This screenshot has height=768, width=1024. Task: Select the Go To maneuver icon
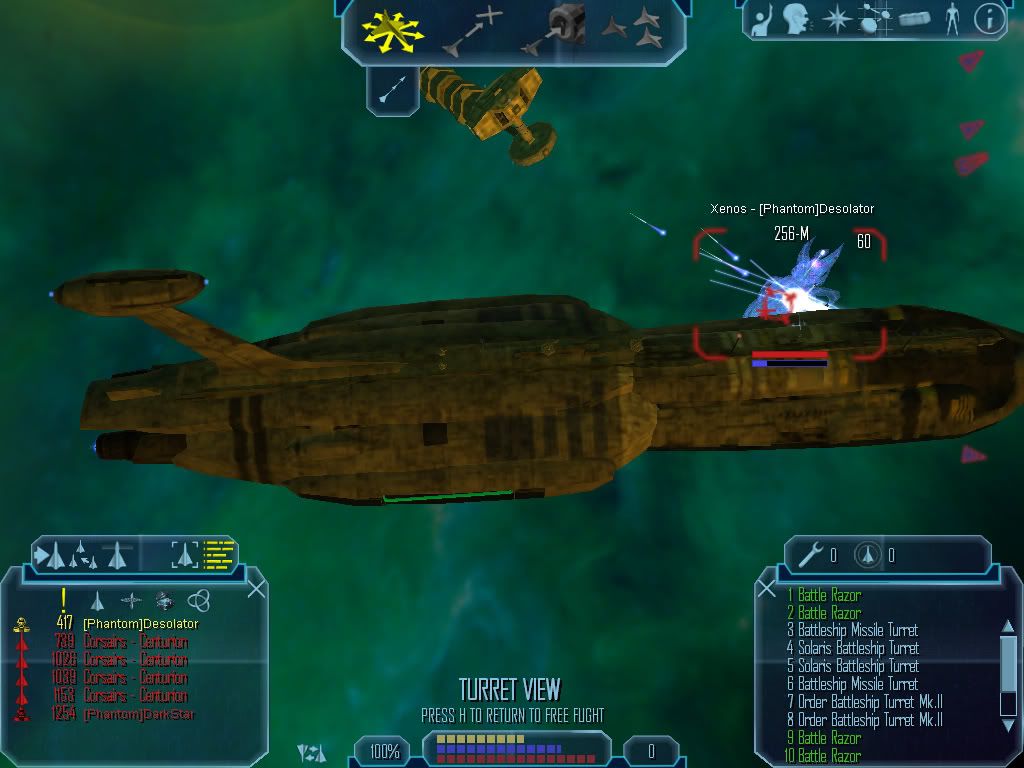[x=473, y=29]
